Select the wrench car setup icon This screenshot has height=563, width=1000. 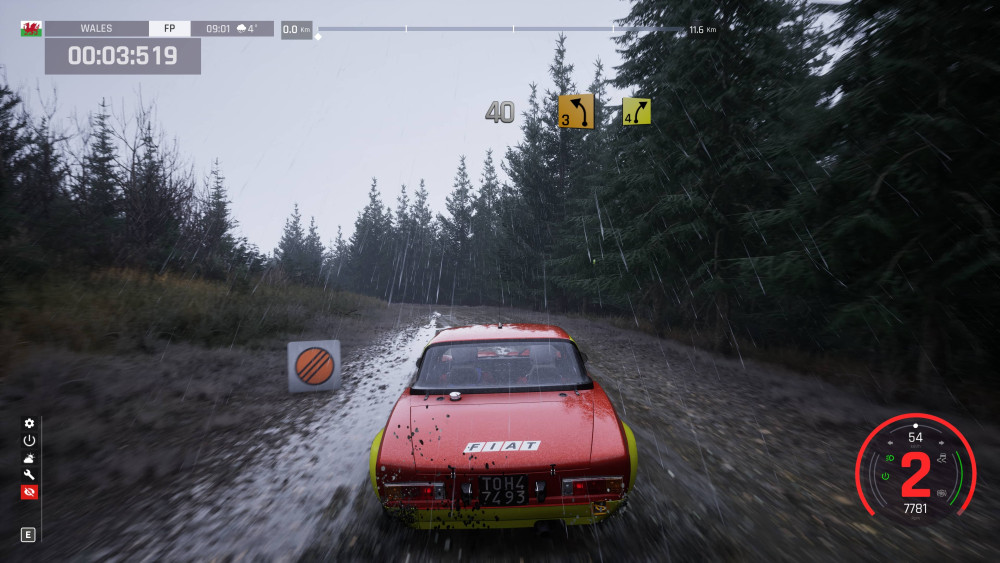[x=29, y=475]
